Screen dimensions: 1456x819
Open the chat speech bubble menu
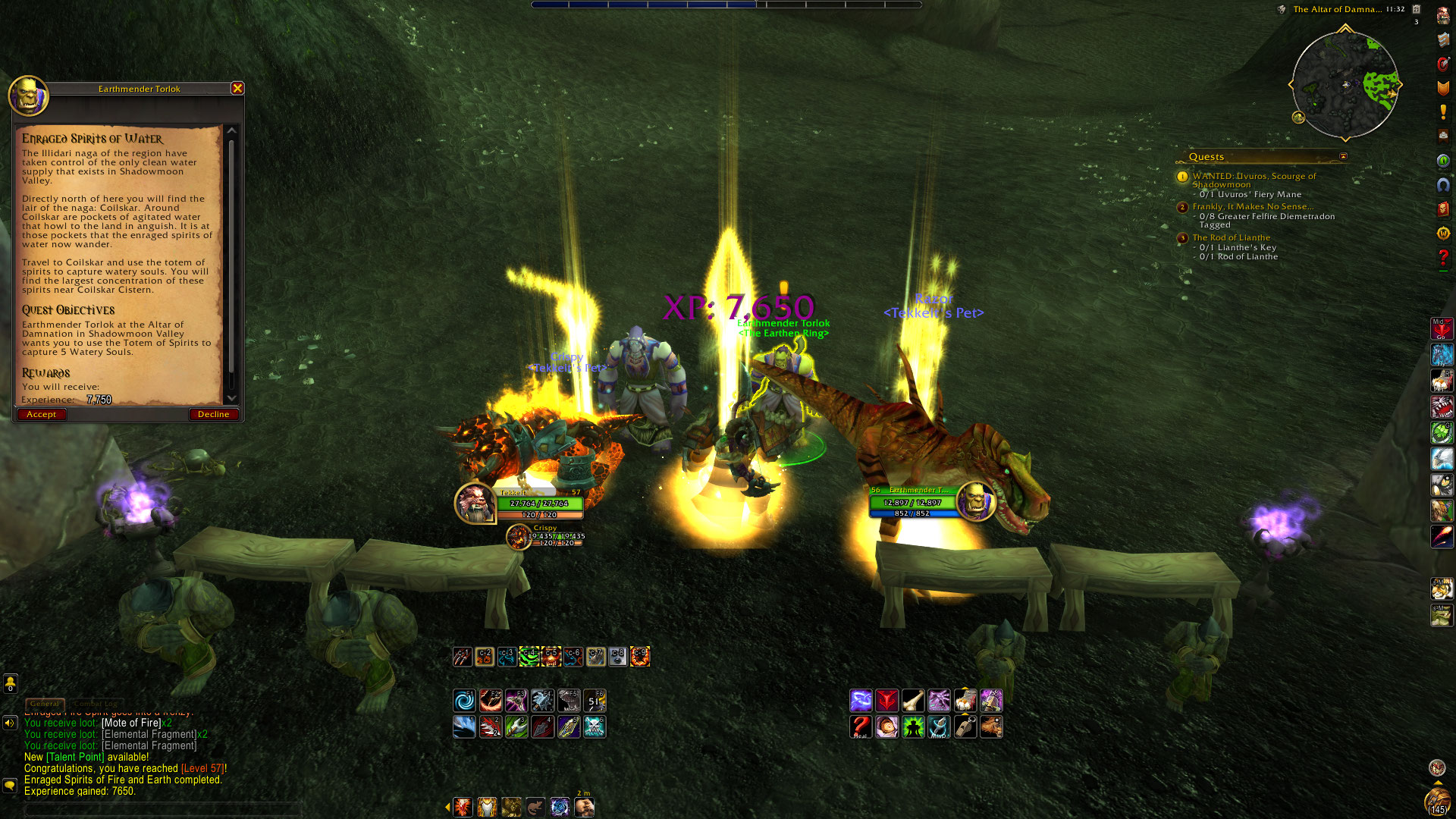click(10, 785)
